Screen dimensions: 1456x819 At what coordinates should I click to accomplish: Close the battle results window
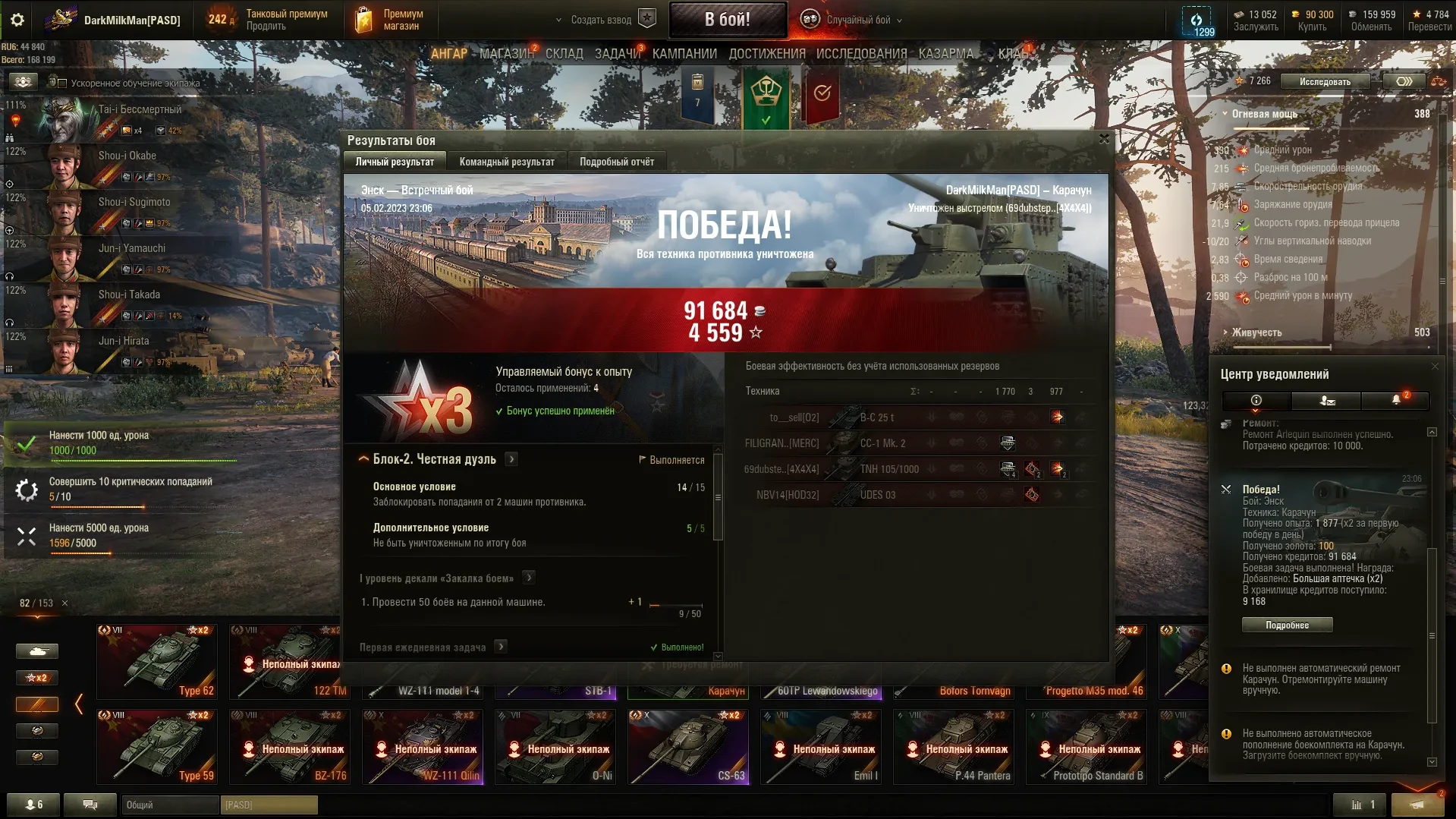click(x=1104, y=139)
